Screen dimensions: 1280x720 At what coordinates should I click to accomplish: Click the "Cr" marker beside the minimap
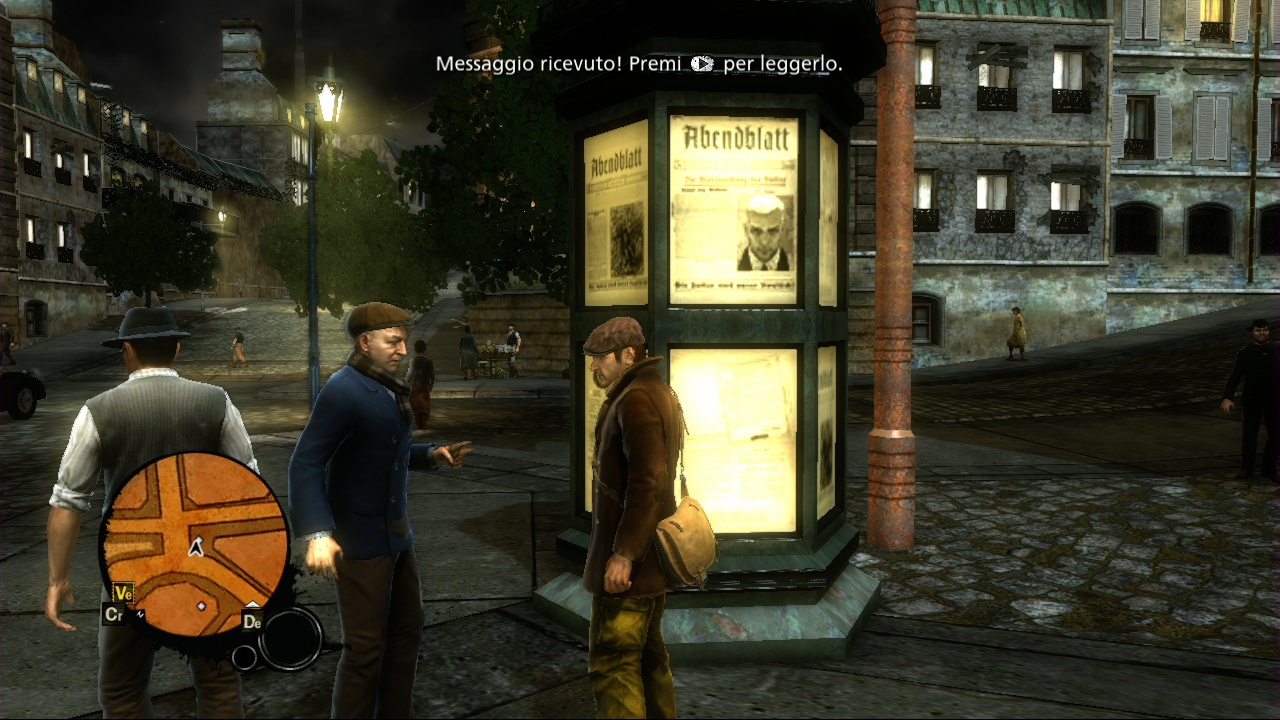click(x=115, y=614)
